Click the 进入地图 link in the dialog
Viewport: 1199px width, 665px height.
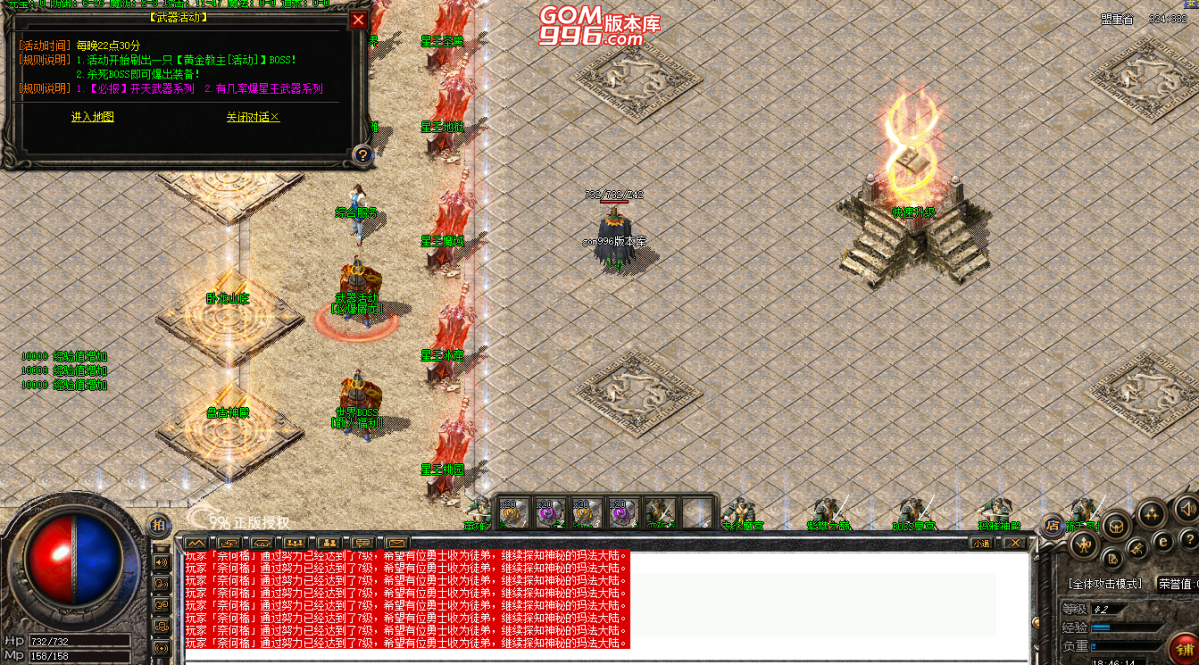(x=92, y=117)
